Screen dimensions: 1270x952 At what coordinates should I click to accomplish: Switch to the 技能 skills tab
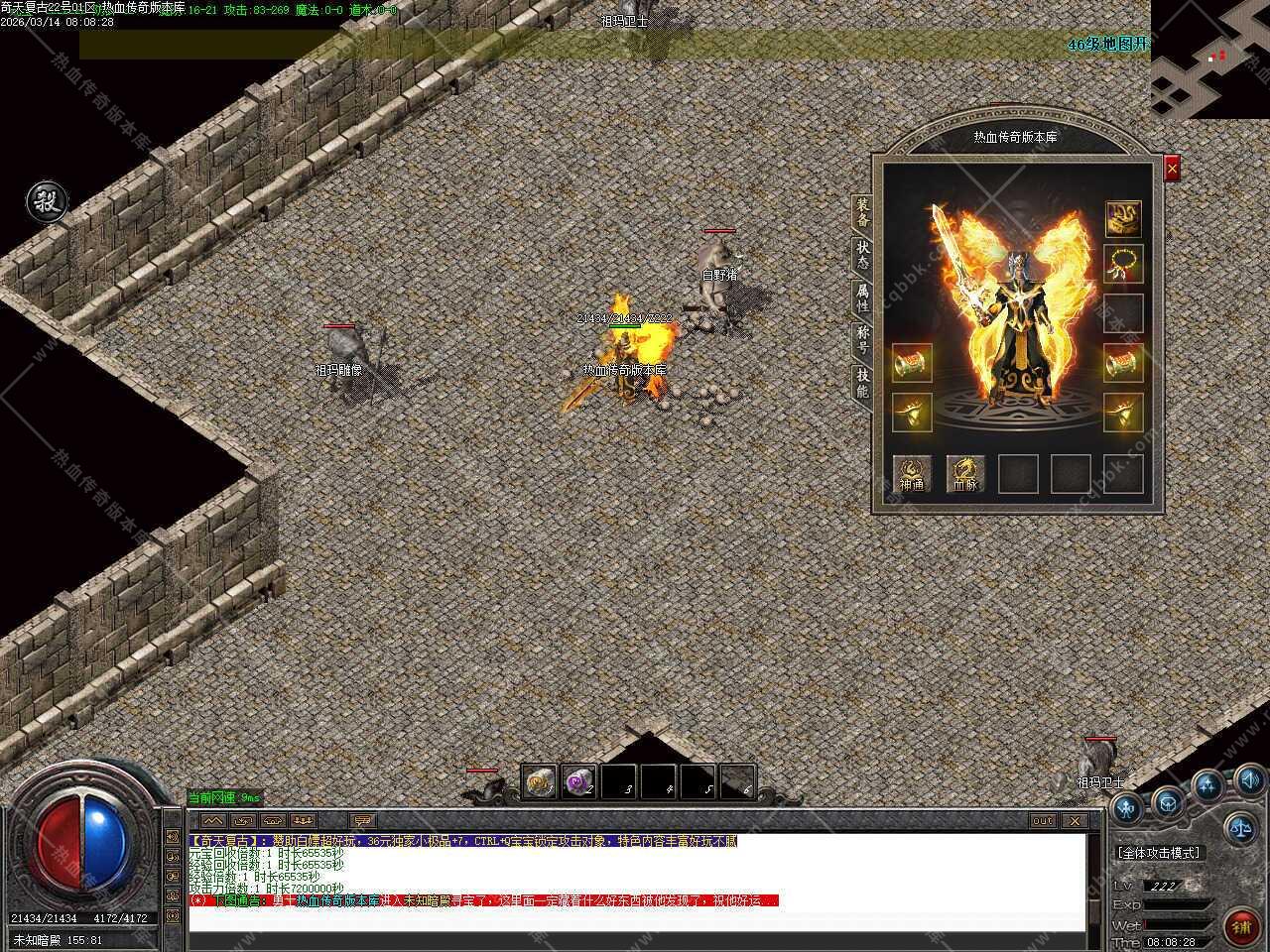point(862,383)
